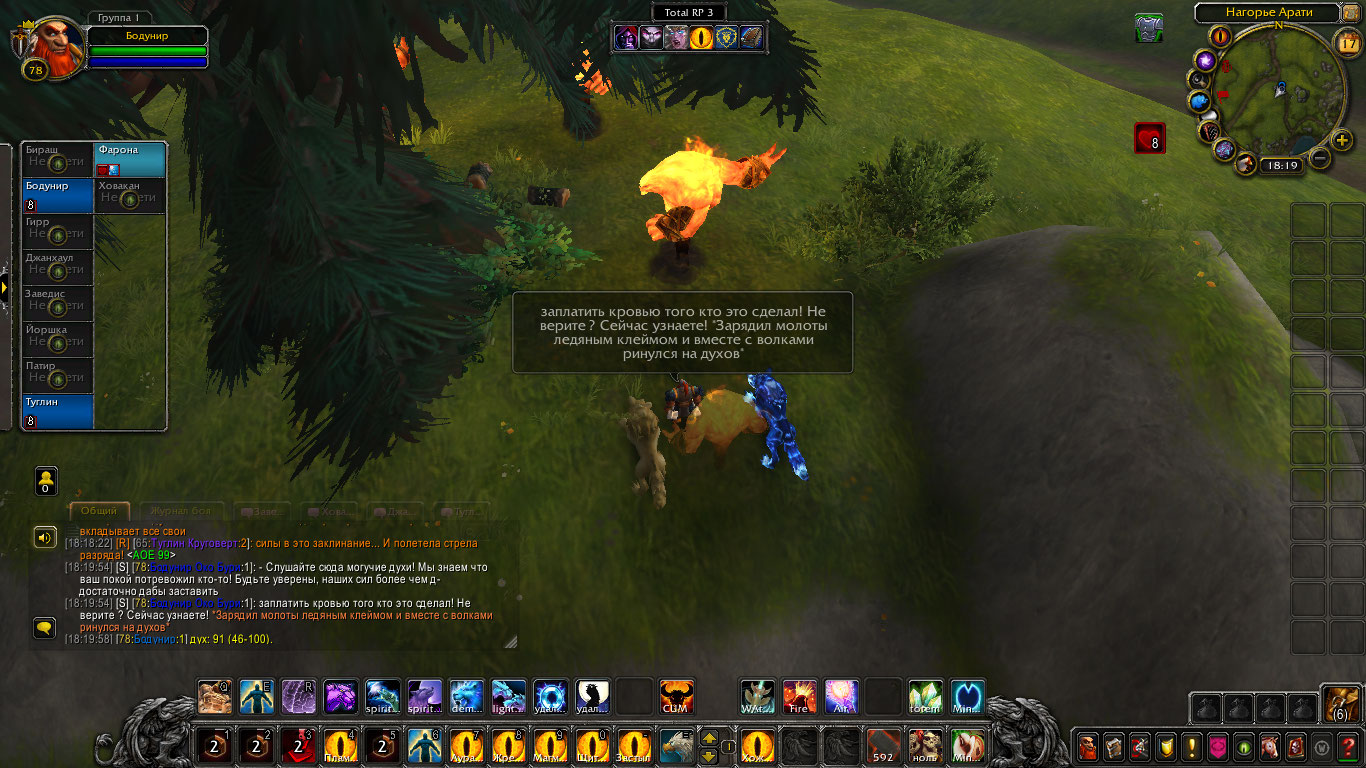Image resolution: width=1366 pixels, height=768 pixels.
Task: Click the red heart buff icon
Action: (x=1149, y=138)
